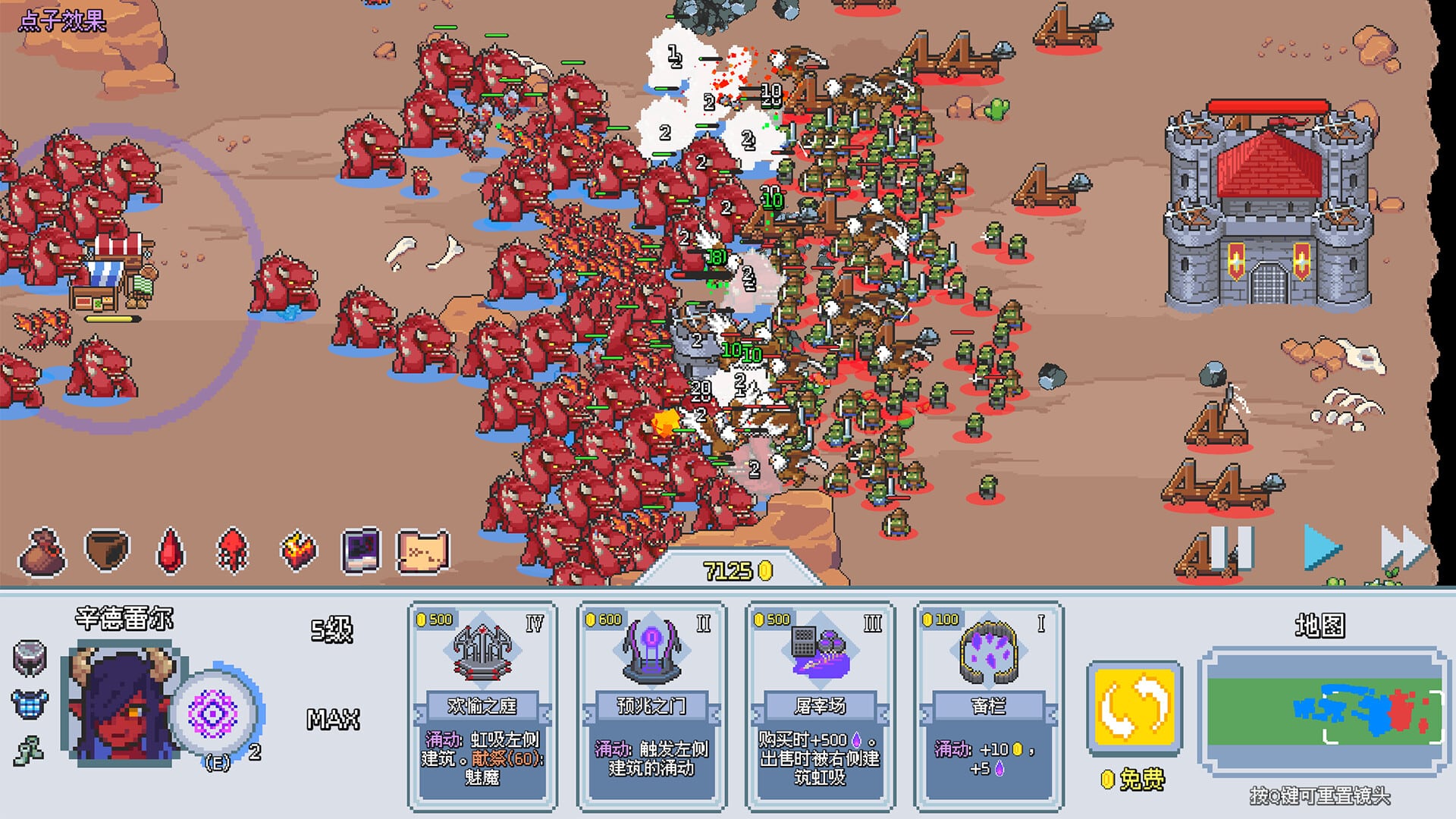Pause the game with the pause button

coord(1232,549)
